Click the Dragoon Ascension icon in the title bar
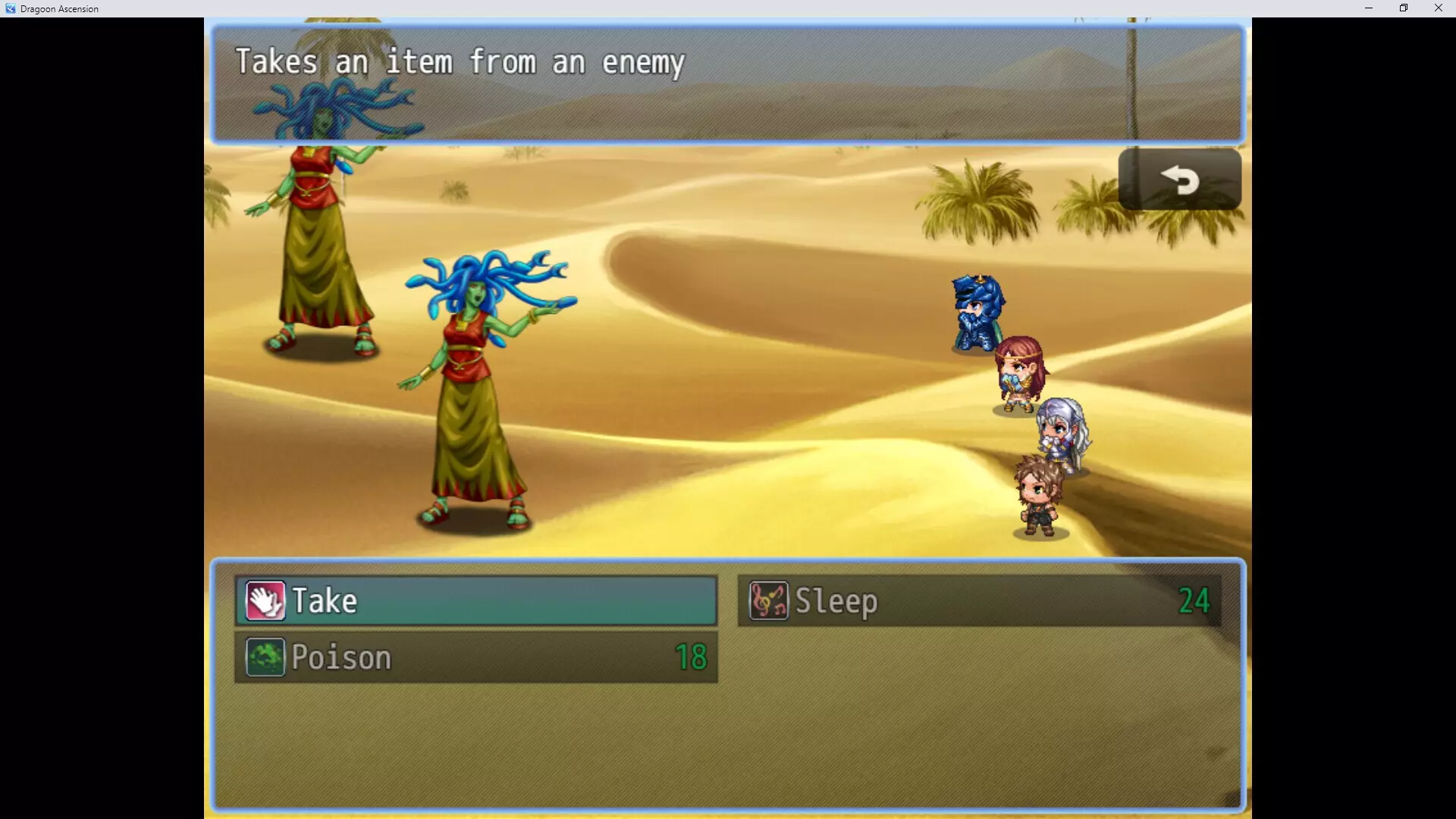 click(x=10, y=8)
